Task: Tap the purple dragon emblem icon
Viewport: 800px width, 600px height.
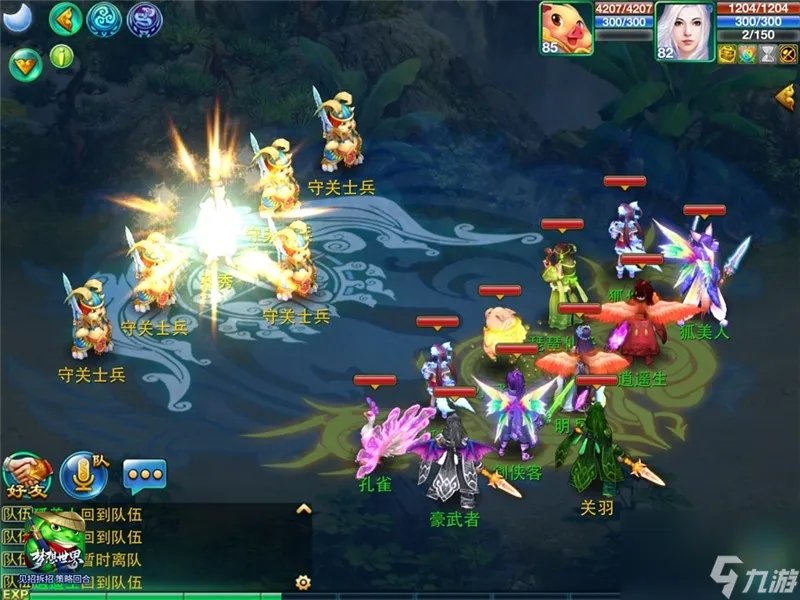Action: (144, 18)
